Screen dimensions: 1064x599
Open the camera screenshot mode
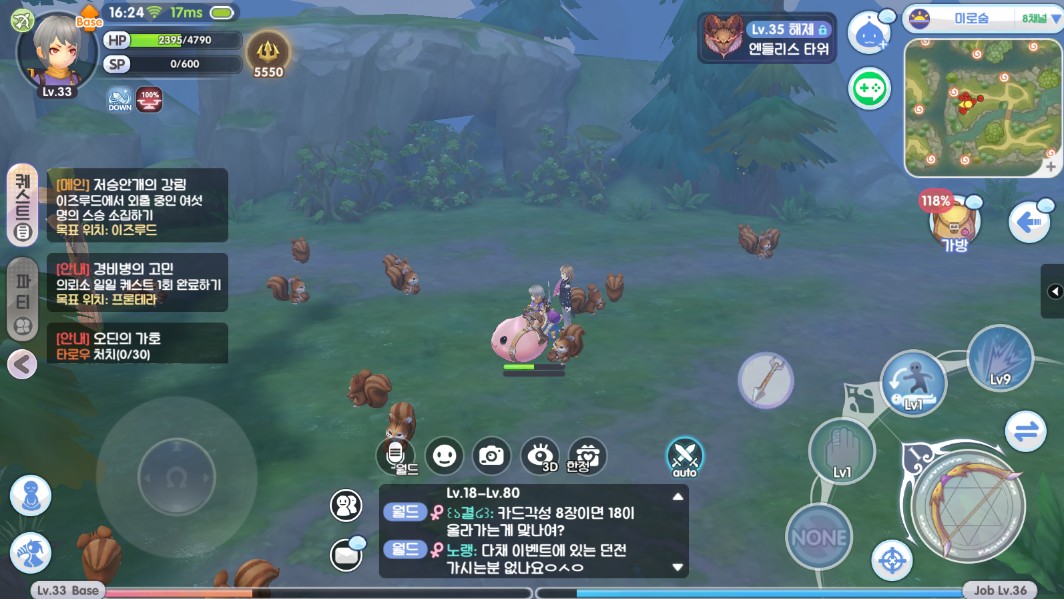pyautogui.click(x=491, y=456)
